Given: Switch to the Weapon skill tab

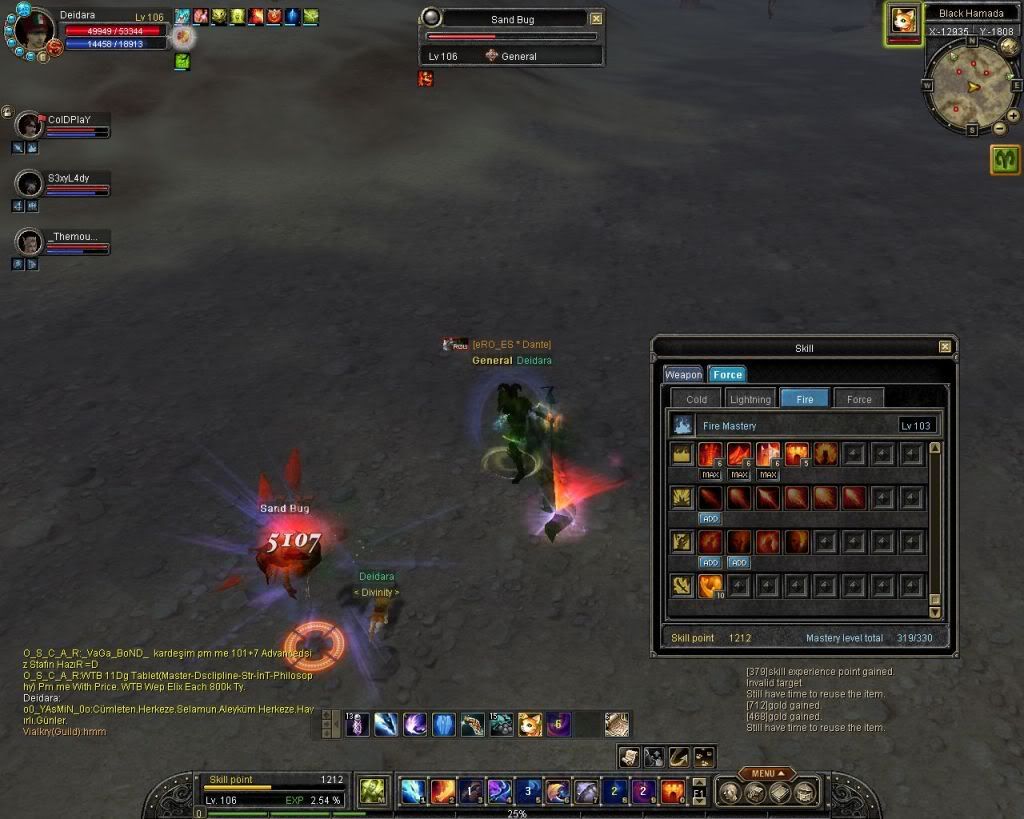Looking at the screenshot, I should coord(684,374).
